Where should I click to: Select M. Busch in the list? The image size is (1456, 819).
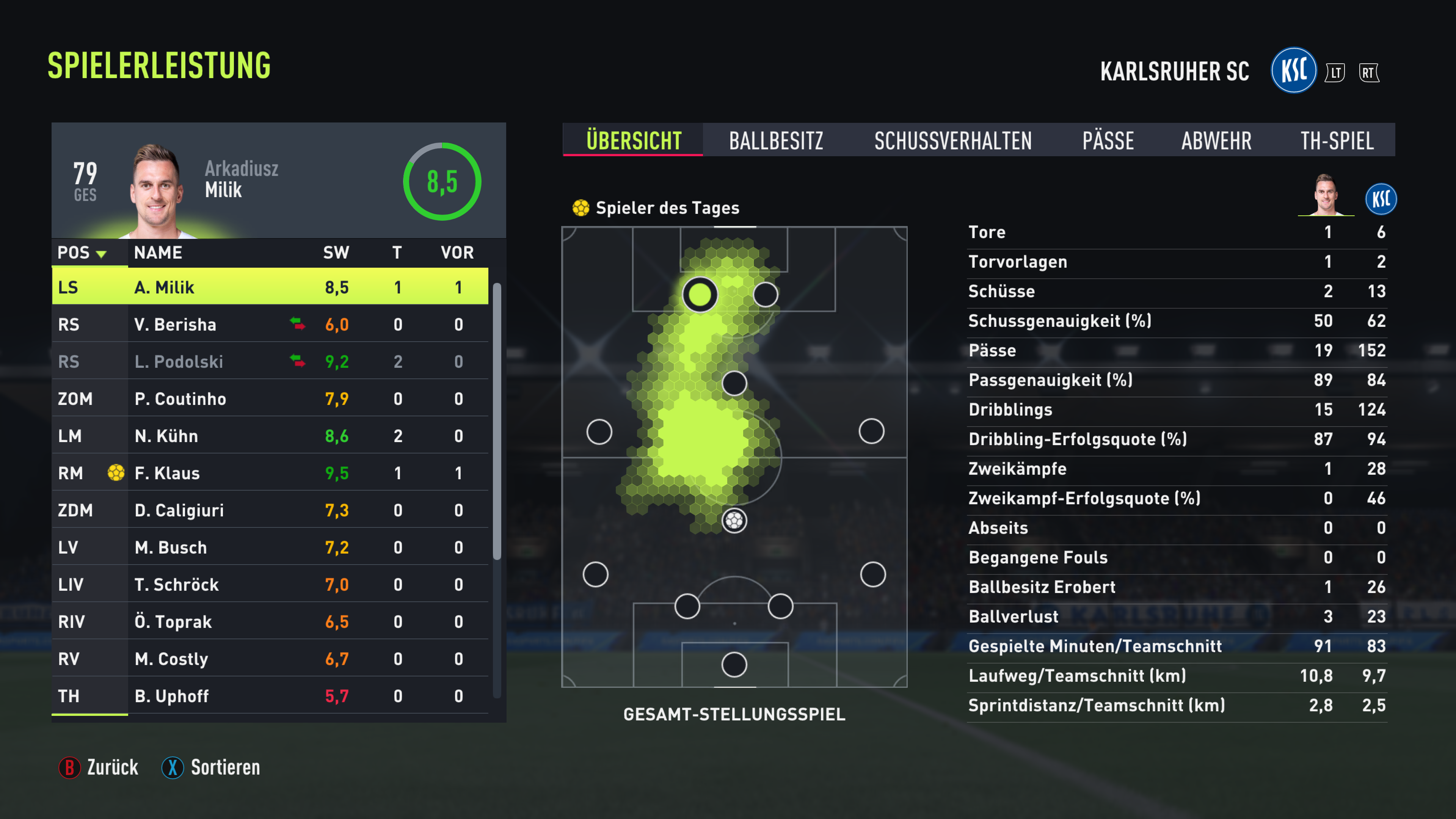(270, 547)
